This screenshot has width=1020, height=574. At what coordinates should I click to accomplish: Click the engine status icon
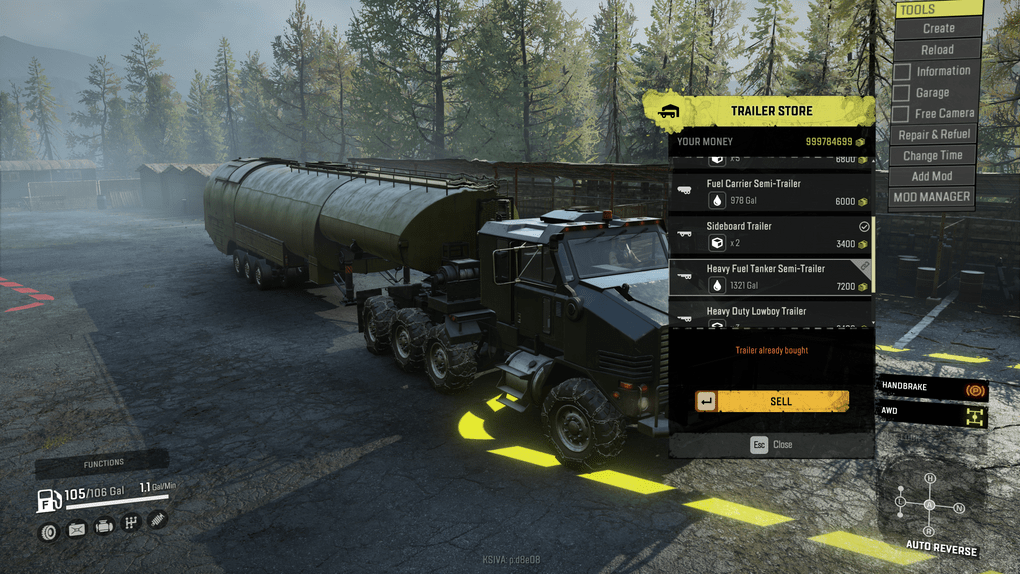tap(103, 526)
